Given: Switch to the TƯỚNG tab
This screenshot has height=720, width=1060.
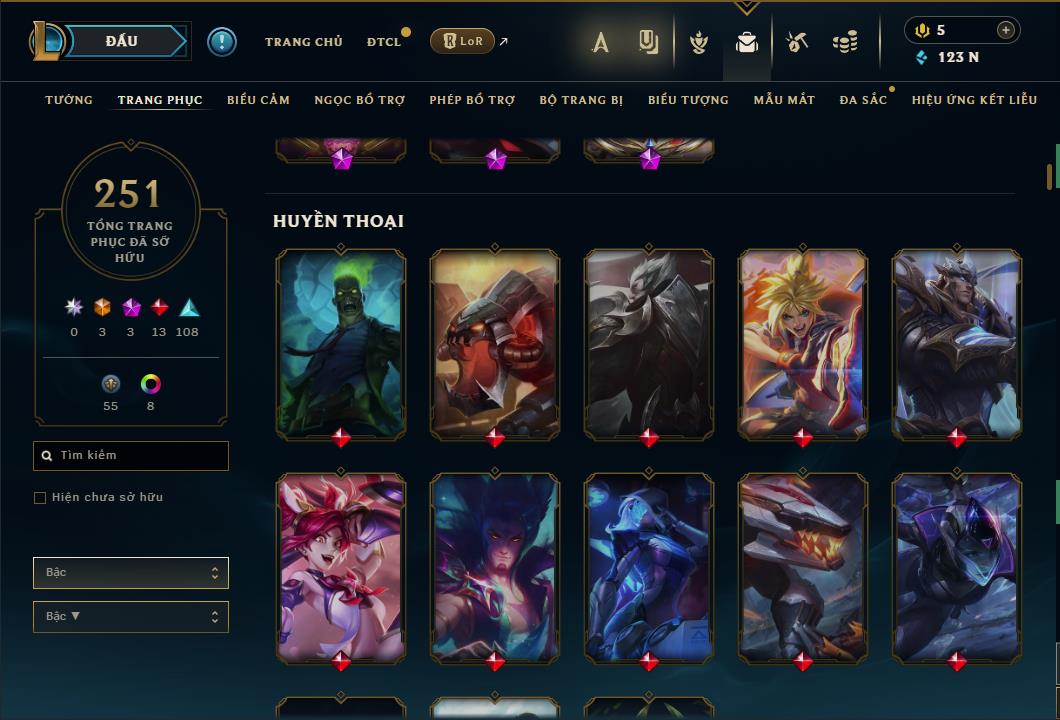Looking at the screenshot, I should [x=69, y=100].
